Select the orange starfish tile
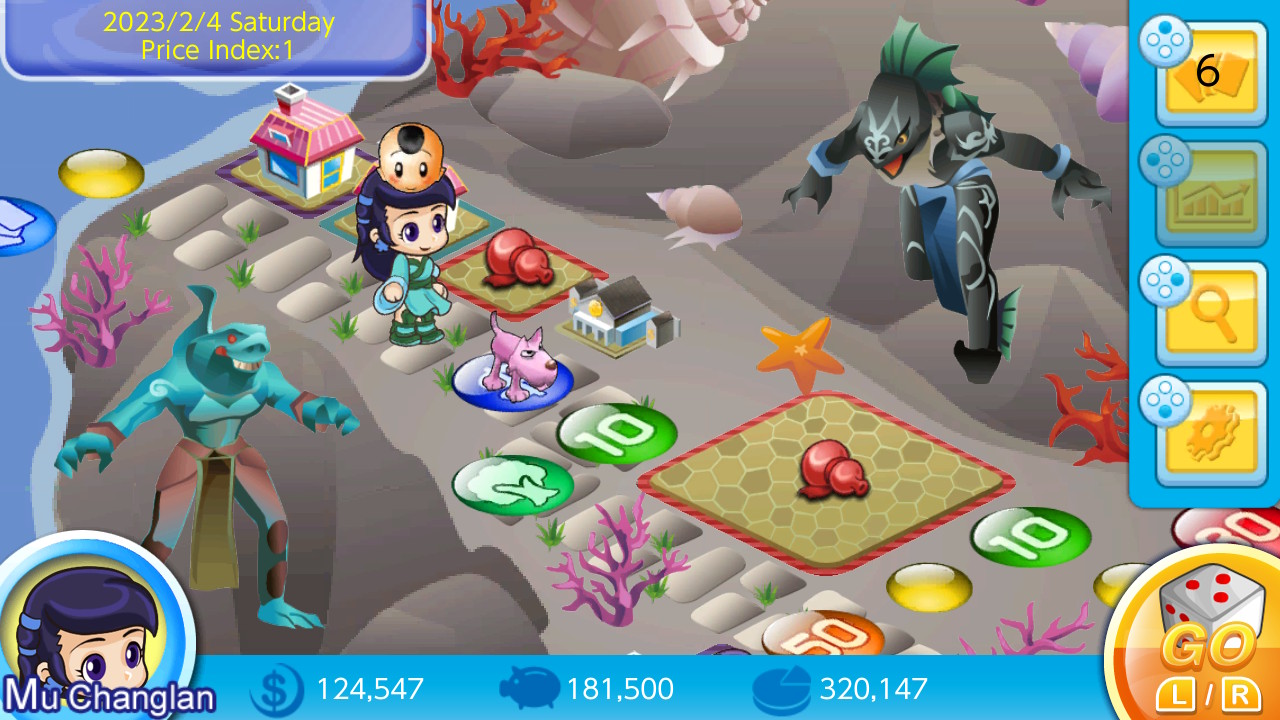 pos(799,351)
